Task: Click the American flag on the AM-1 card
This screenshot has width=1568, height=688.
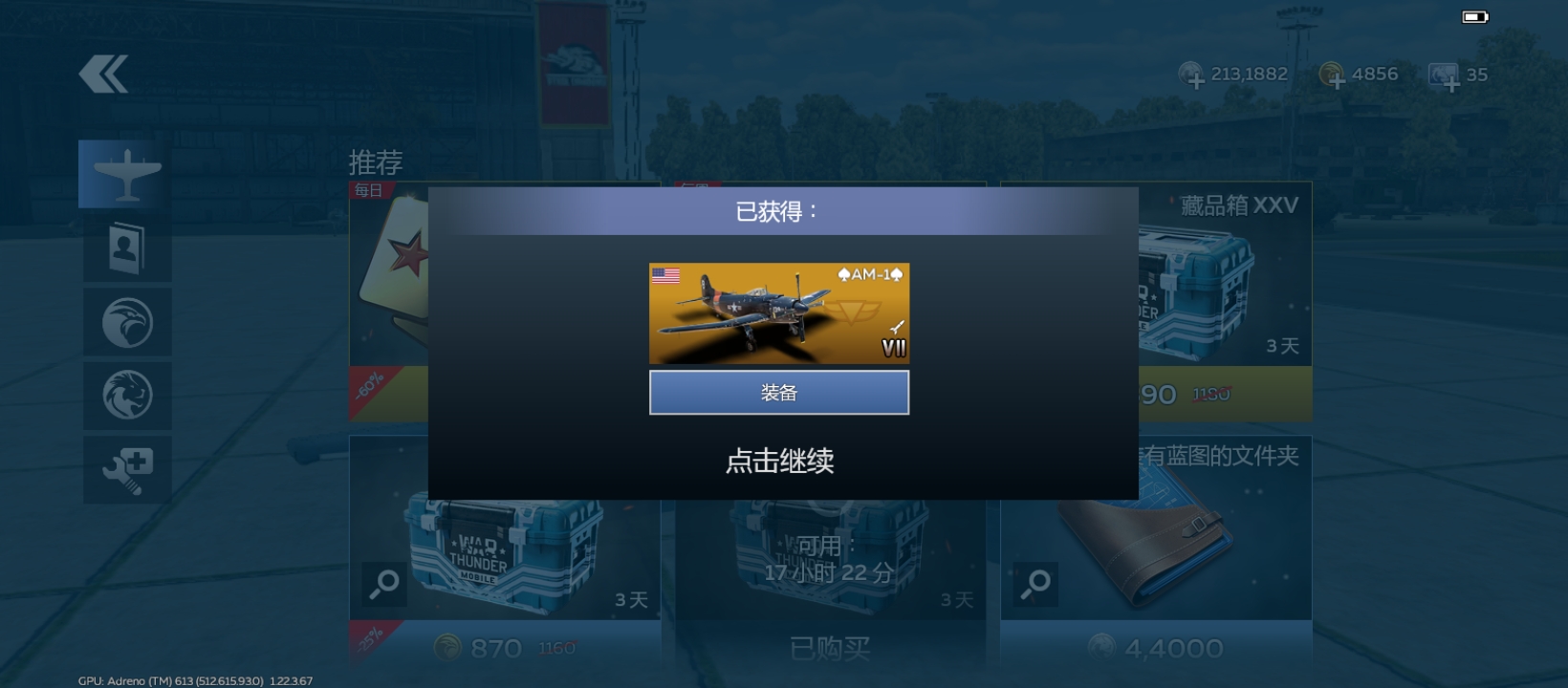Action: pos(664,275)
